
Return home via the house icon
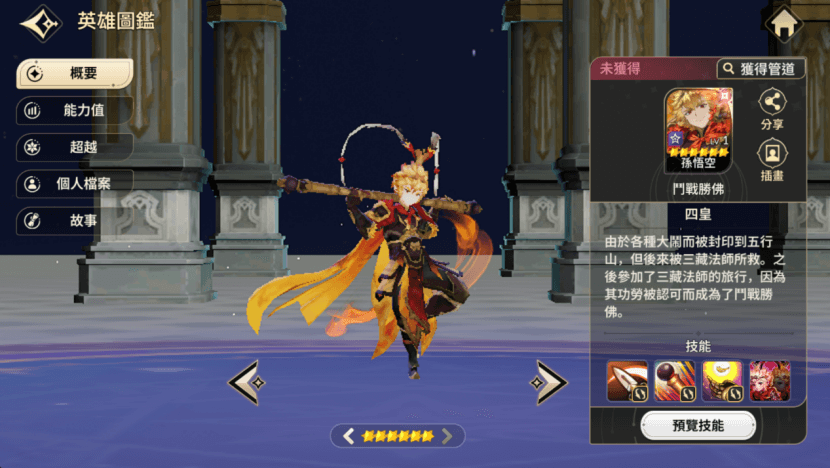pos(784,24)
